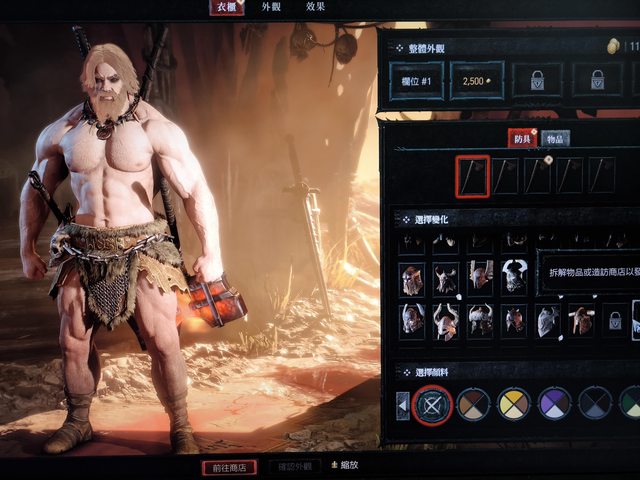Viewport: 640px width, 480px height.
Task: Open the 外觀 appearance tab
Action: click(271, 7)
